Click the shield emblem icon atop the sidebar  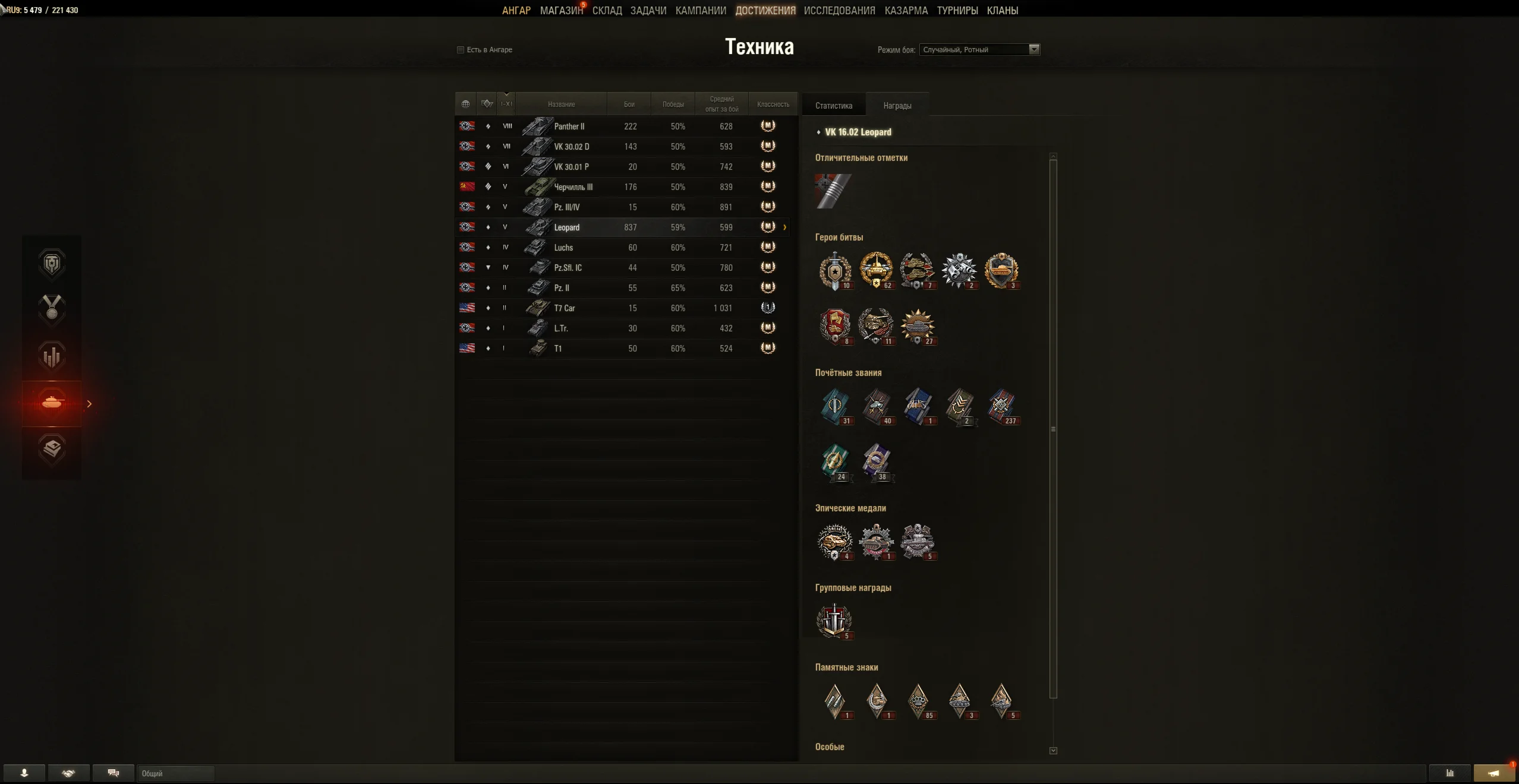(52, 264)
